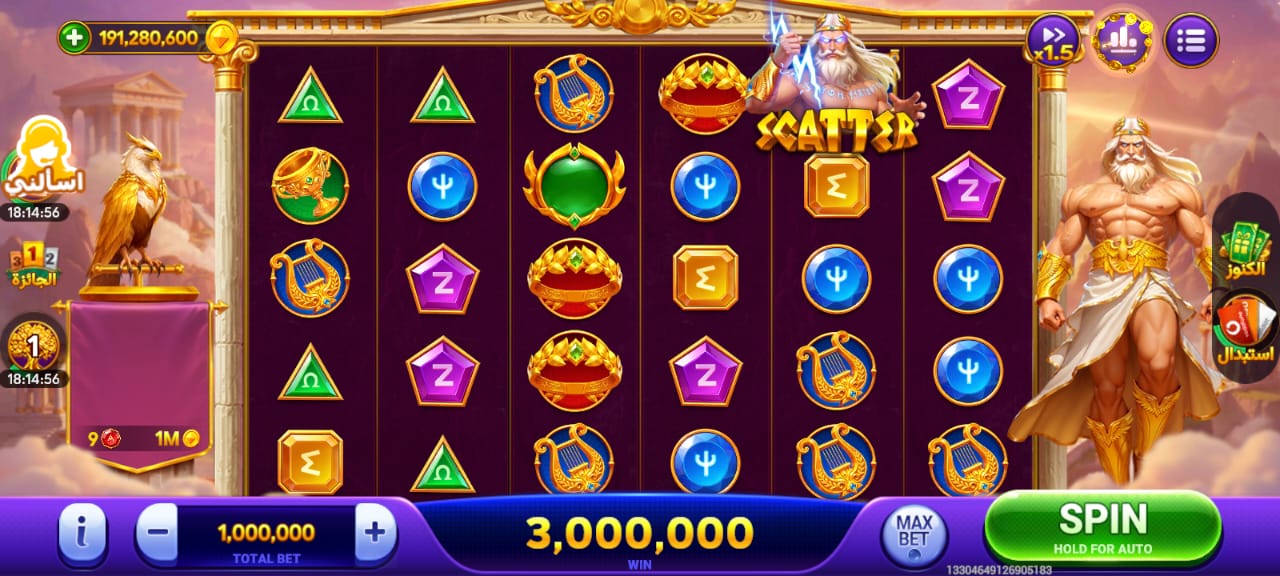1280x576 pixels.
Task: Open the info paytable button
Action: pos(83,533)
